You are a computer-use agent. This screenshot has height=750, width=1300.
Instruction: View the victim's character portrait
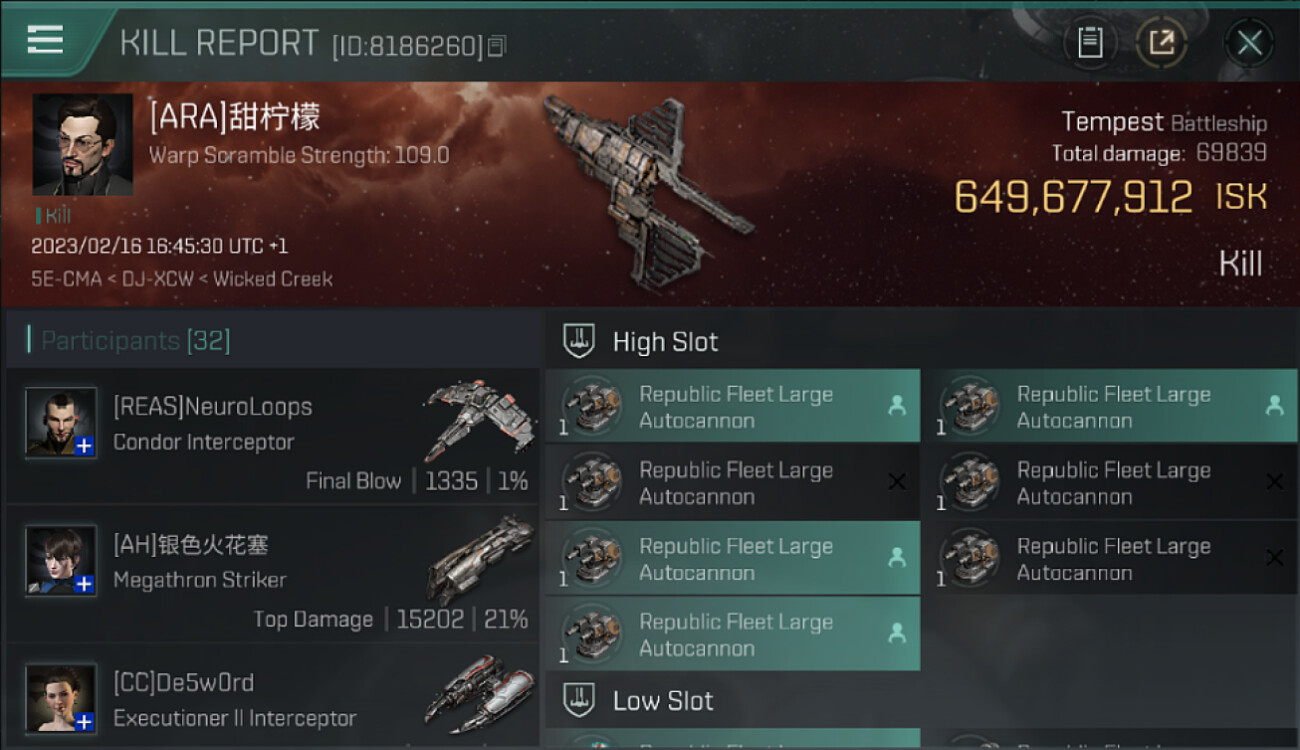(82, 144)
